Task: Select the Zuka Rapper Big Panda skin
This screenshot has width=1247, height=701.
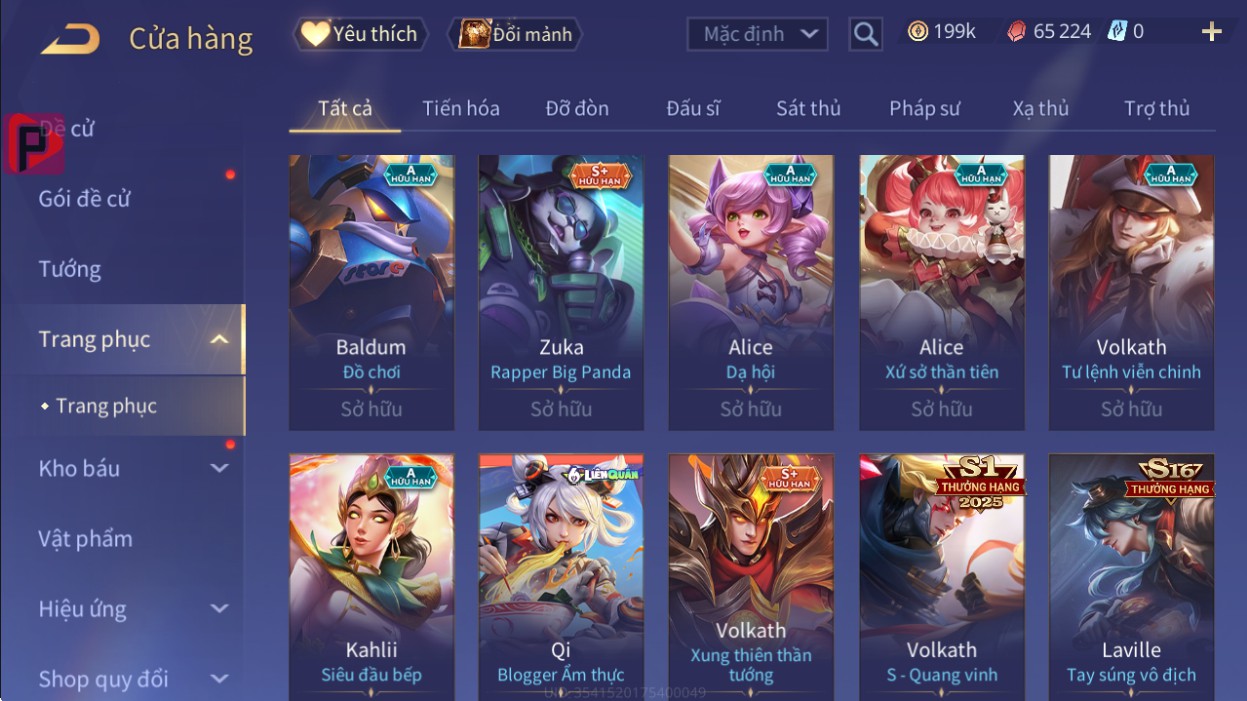Action: pyautogui.click(x=561, y=290)
